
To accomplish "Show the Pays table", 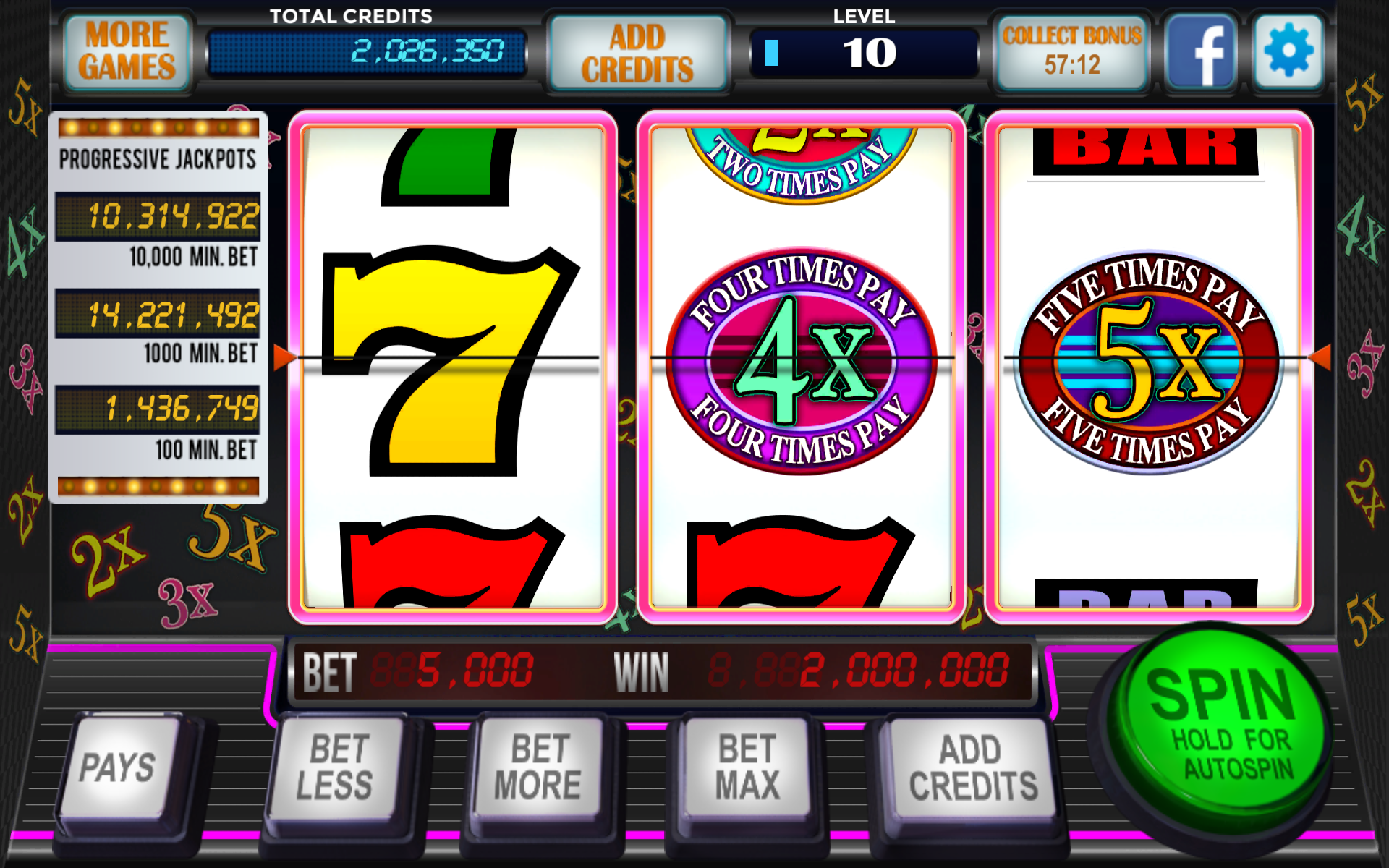I will pos(118,767).
